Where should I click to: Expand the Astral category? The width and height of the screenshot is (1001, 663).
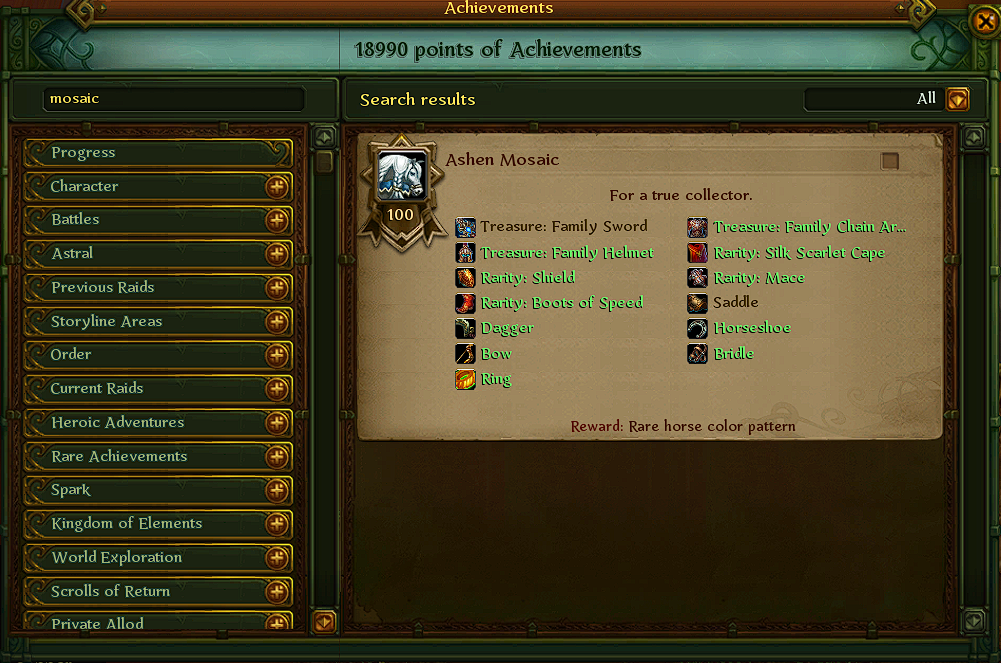[277, 254]
